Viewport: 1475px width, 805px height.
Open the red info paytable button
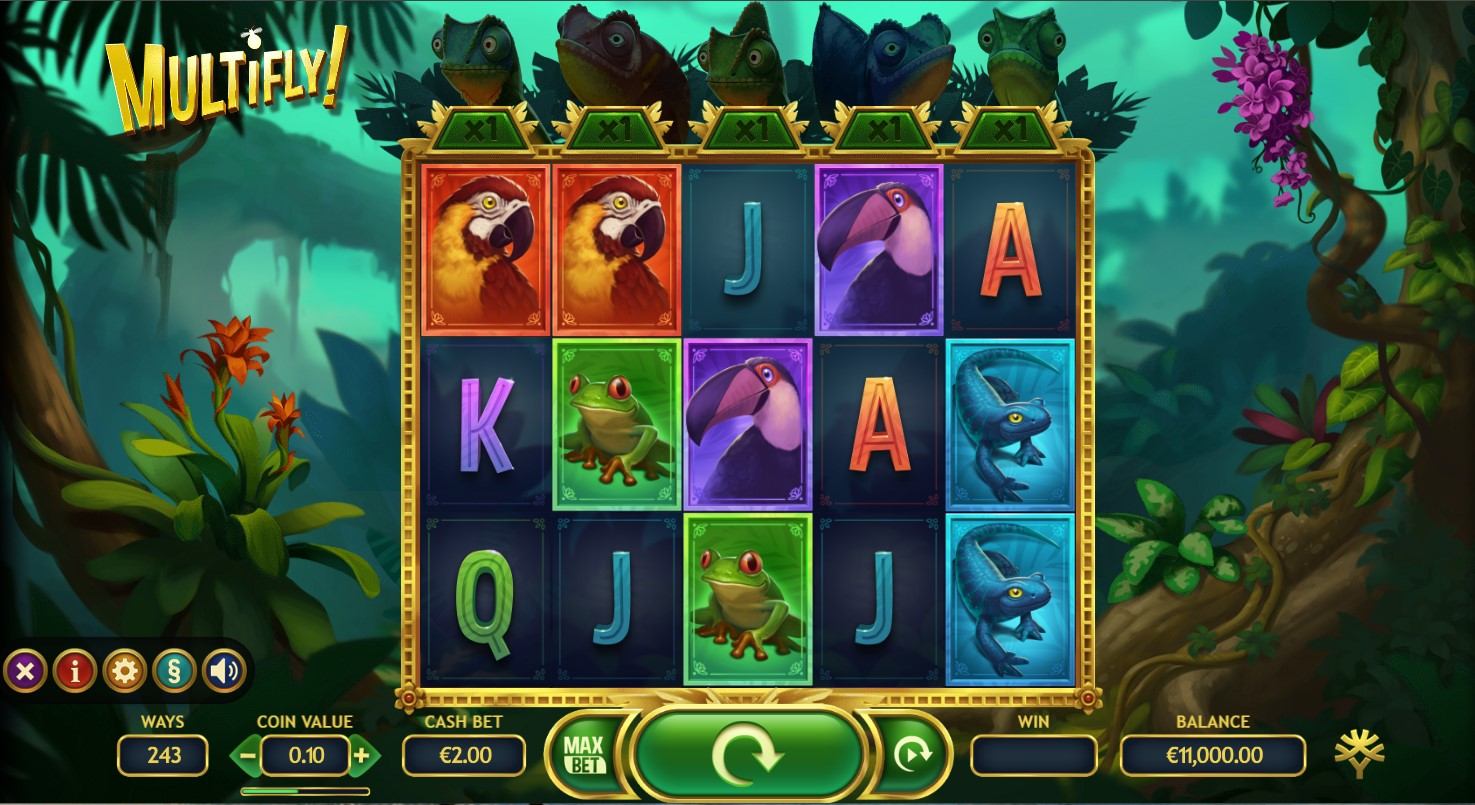[75, 671]
